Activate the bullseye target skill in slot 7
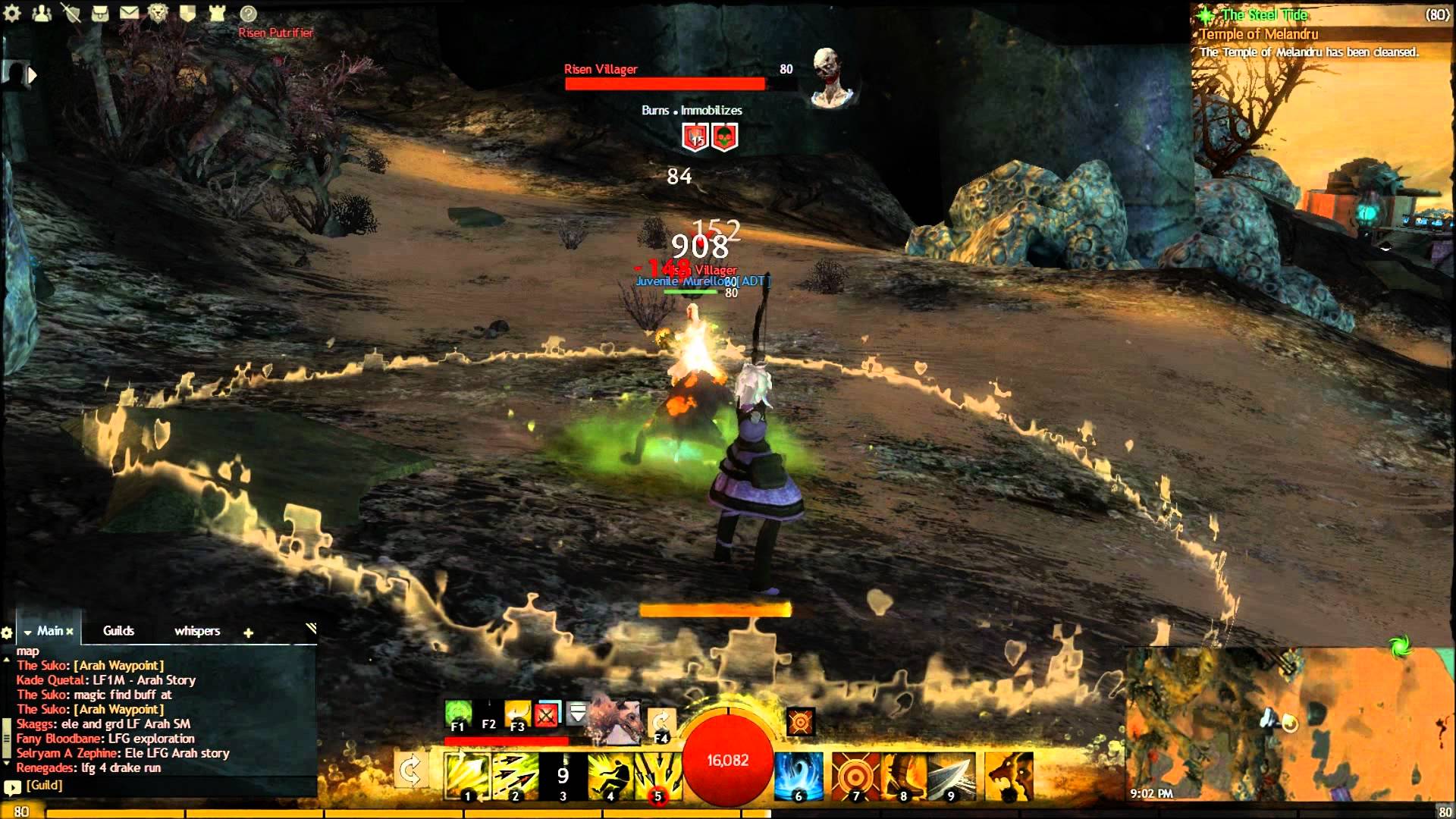1456x819 pixels. pyautogui.click(x=855, y=776)
